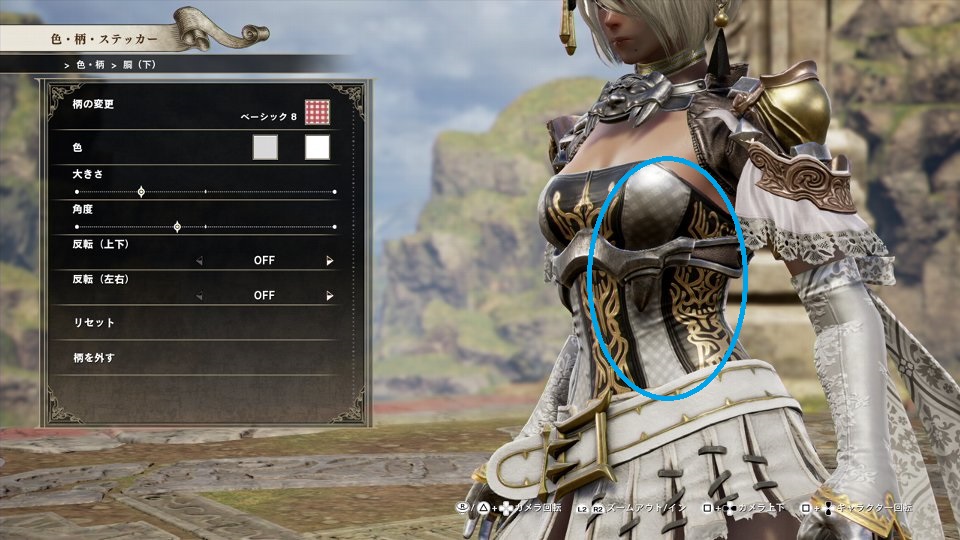Screen dimensions: 960x540
Task: Select the red checkered ベーシック 8 pattern thumbnail
Action: click(317, 113)
